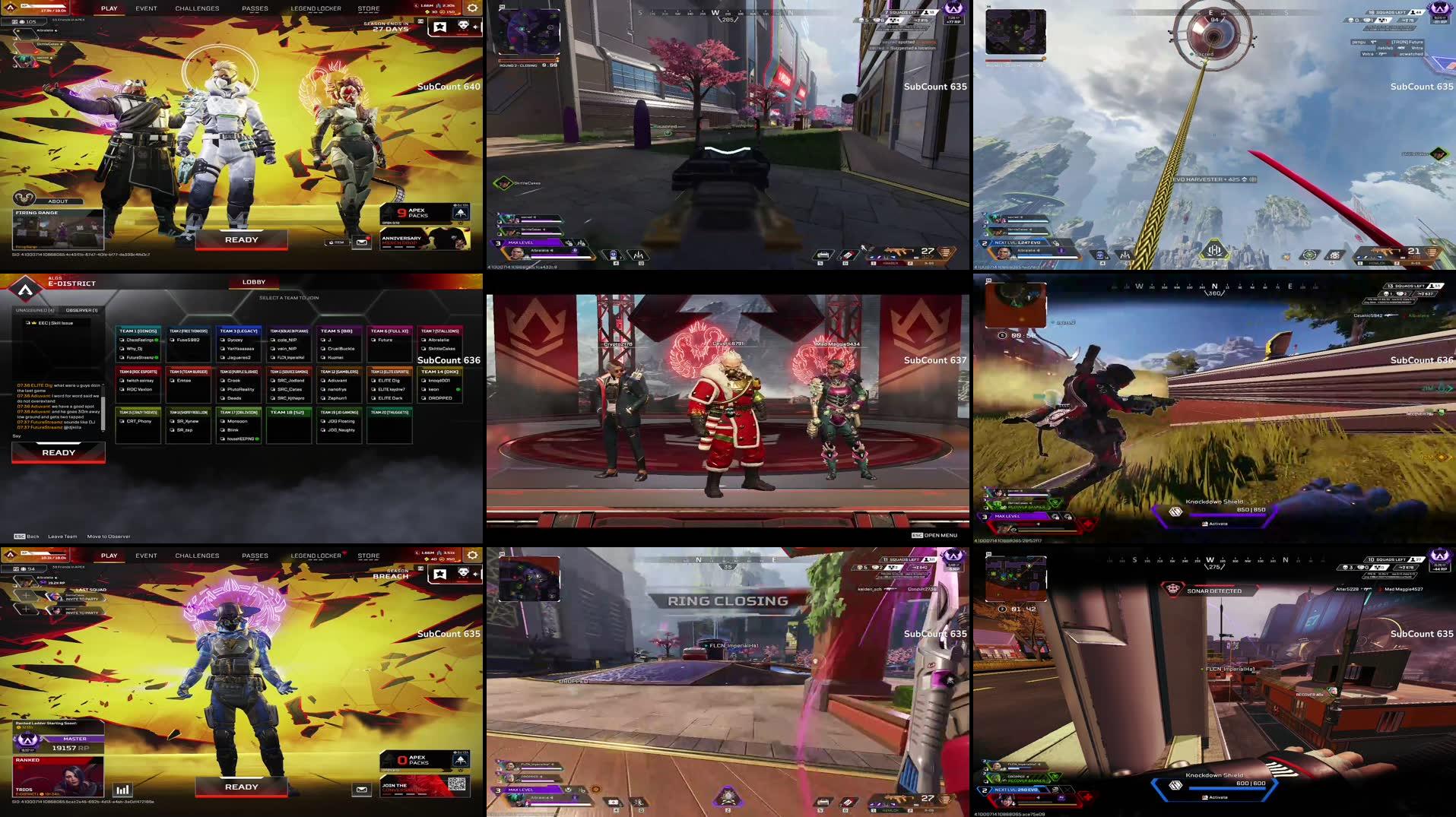Switch to the Observer tab
This screenshot has width=1456, height=817.
[x=81, y=310]
